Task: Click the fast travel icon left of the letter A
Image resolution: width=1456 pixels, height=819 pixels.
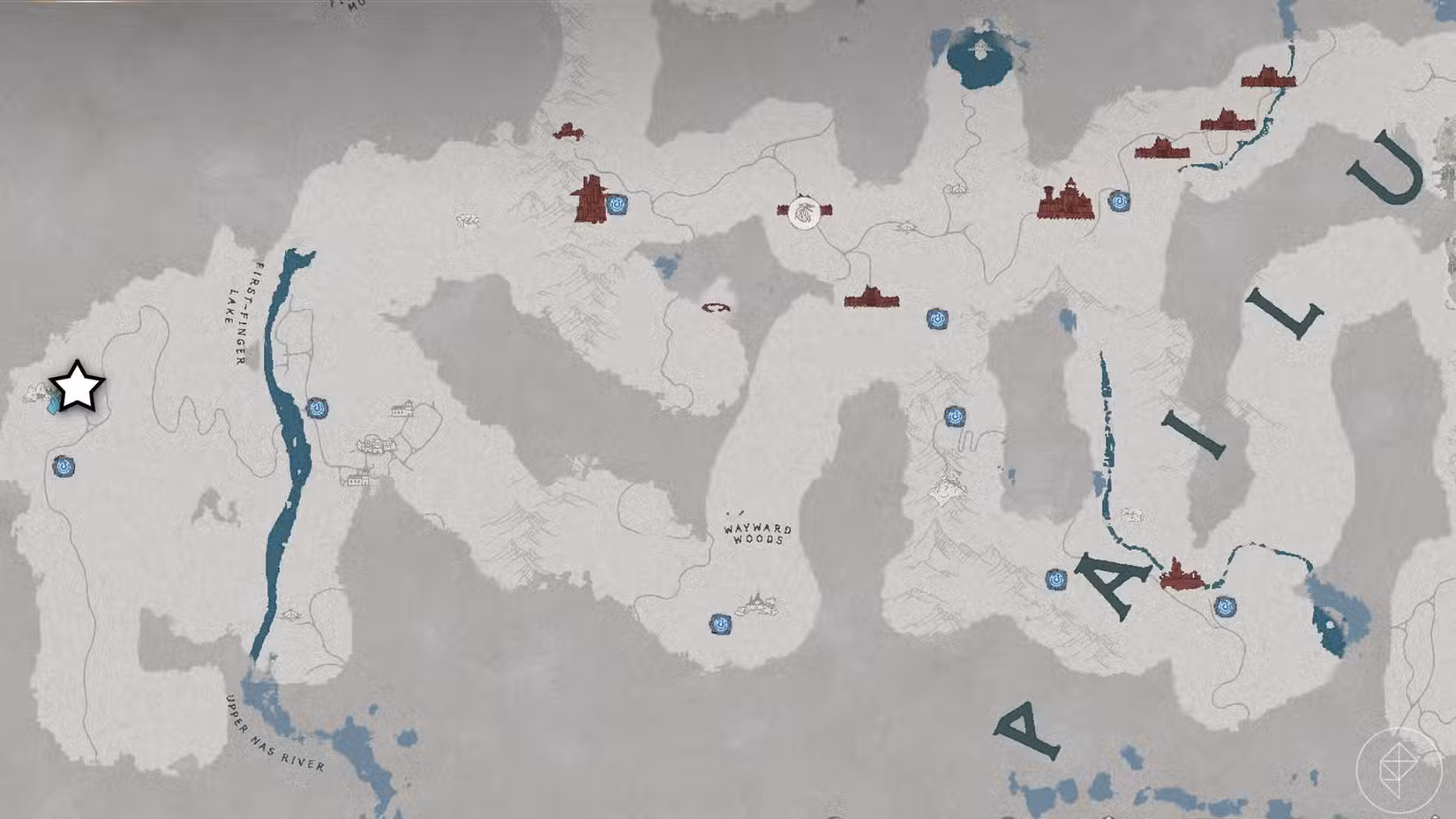Action: click(1056, 580)
